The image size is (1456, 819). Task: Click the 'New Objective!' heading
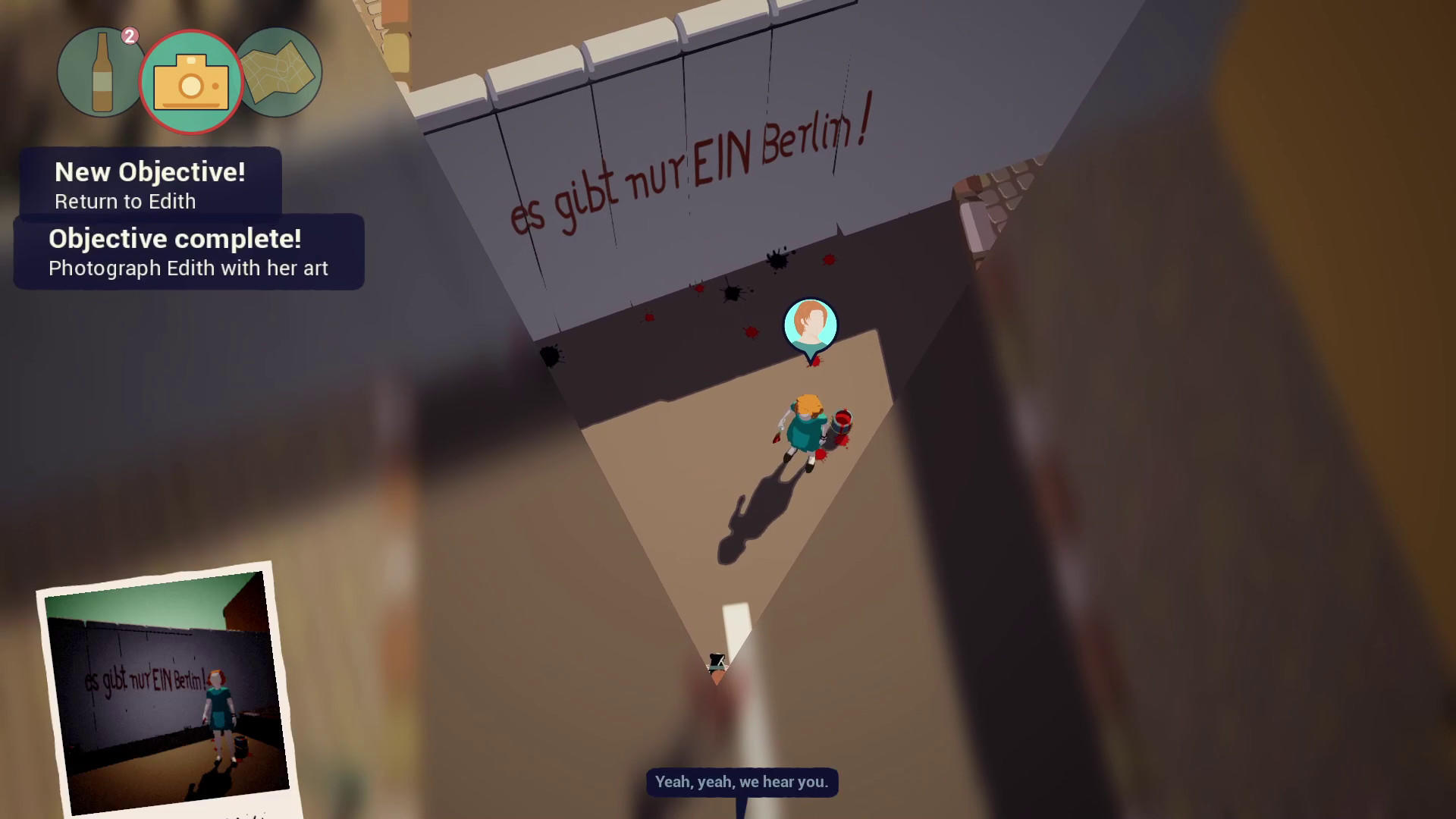click(149, 172)
